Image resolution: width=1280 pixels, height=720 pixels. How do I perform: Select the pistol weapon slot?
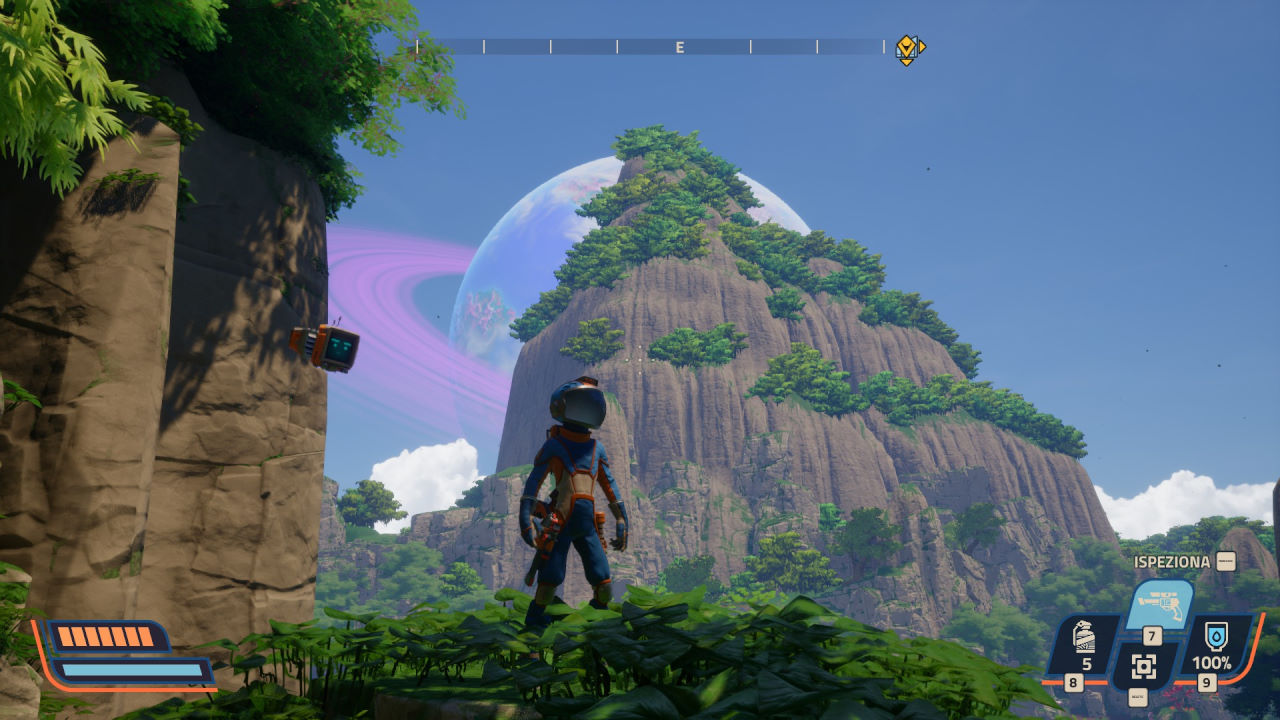pos(1160,604)
